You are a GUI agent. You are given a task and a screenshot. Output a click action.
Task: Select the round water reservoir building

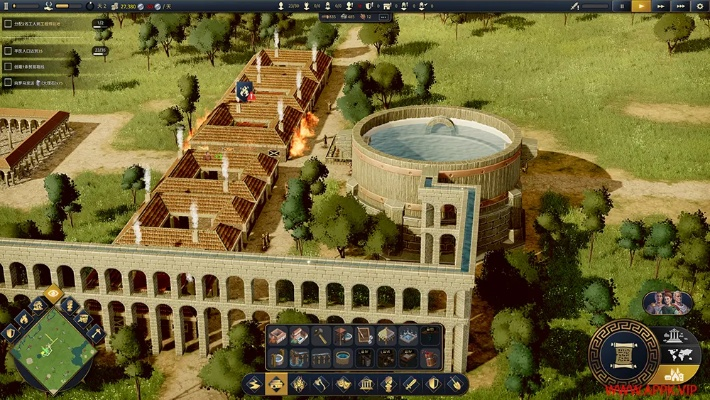pos(343,357)
